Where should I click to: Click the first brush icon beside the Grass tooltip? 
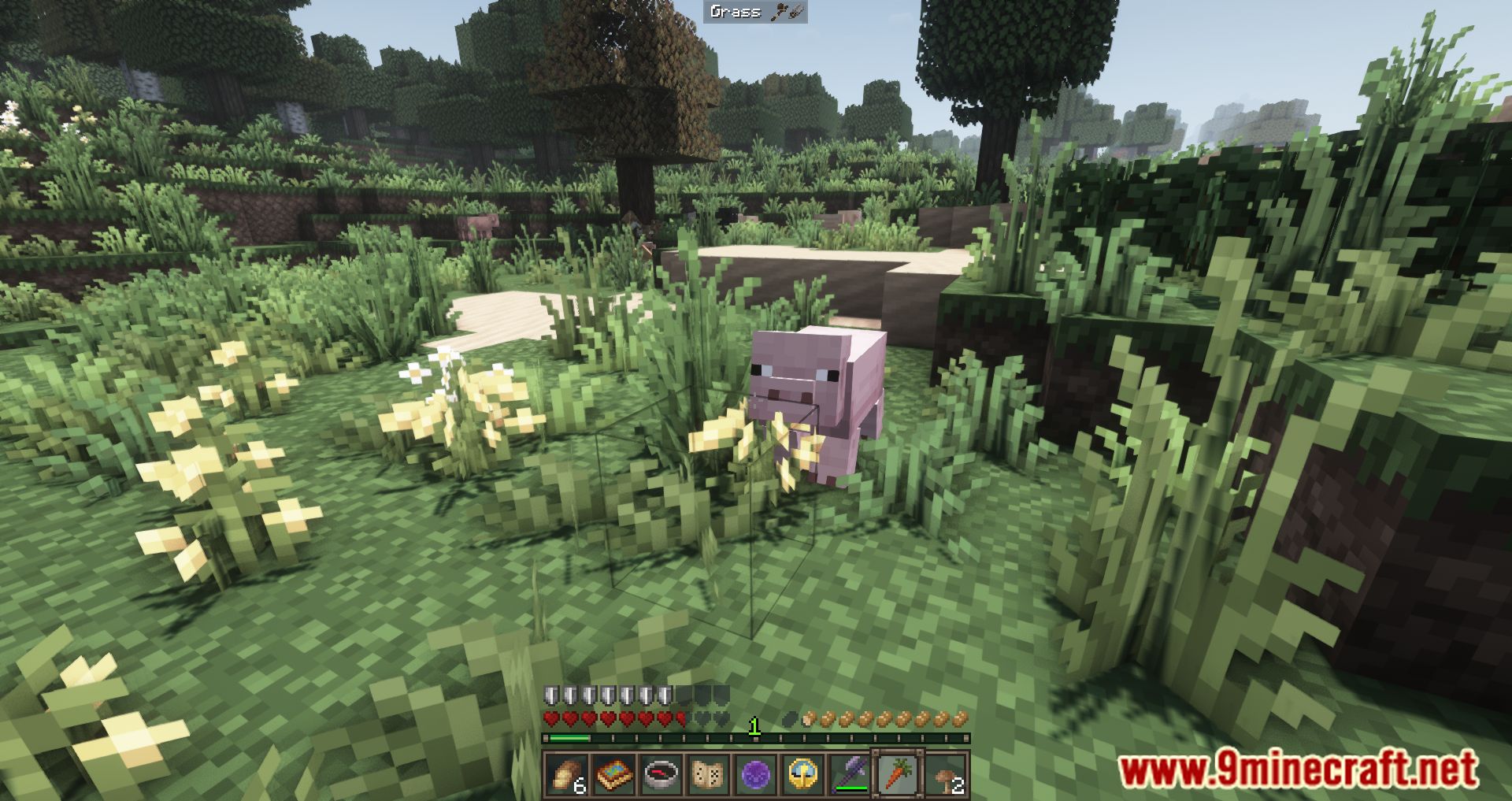778,13
